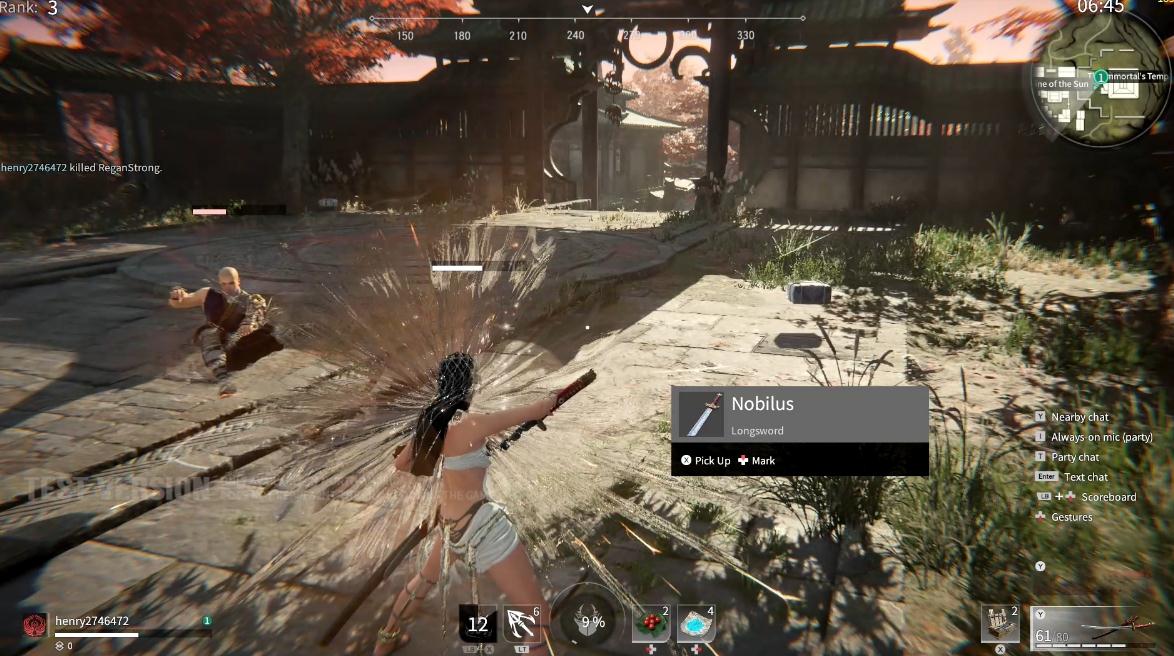The image size is (1174, 656).
Task: Activate the grappling hook skill icon
Action: click(x=522, y=624)
